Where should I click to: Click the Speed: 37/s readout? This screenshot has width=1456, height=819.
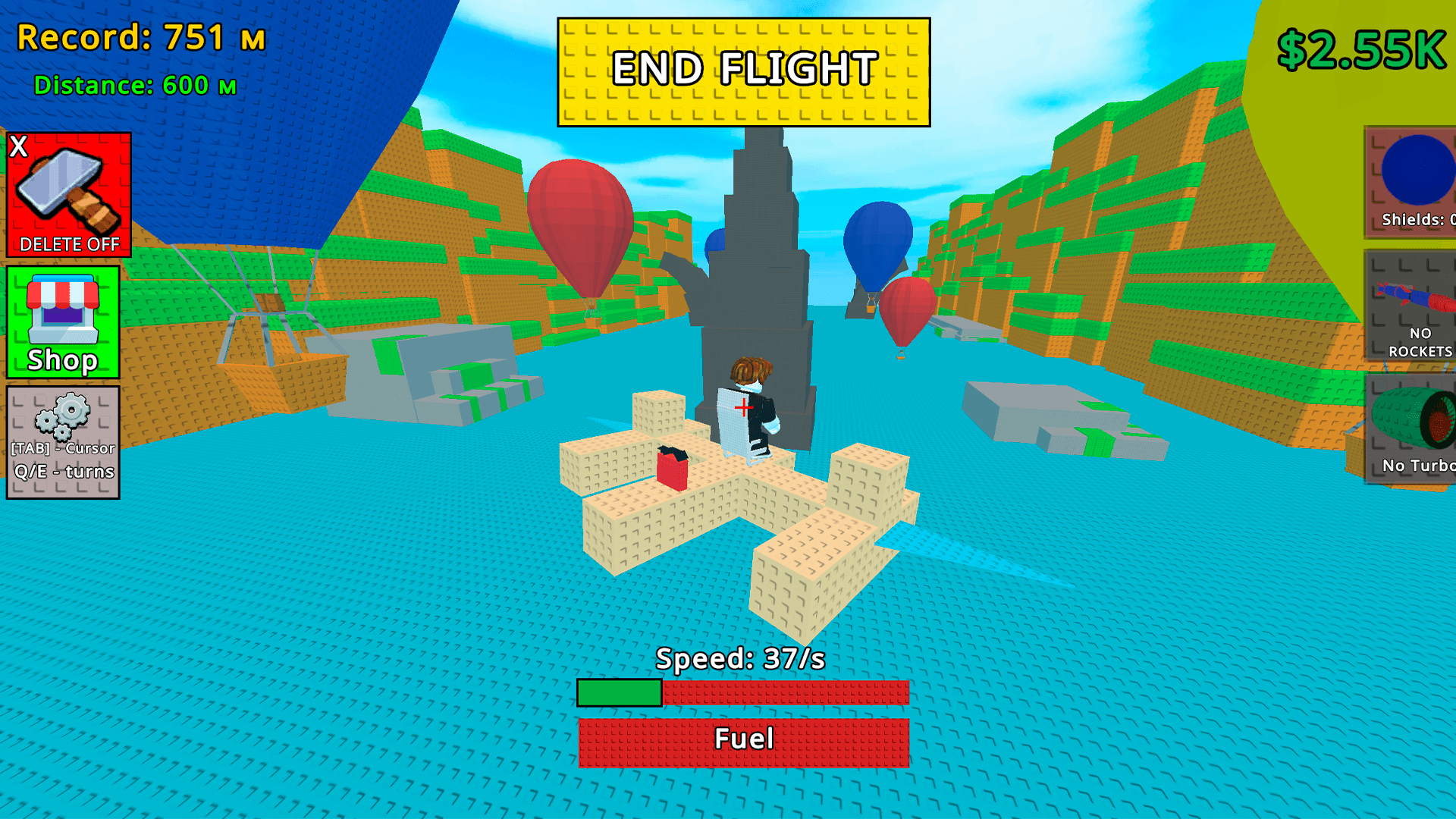pos(742,660)
